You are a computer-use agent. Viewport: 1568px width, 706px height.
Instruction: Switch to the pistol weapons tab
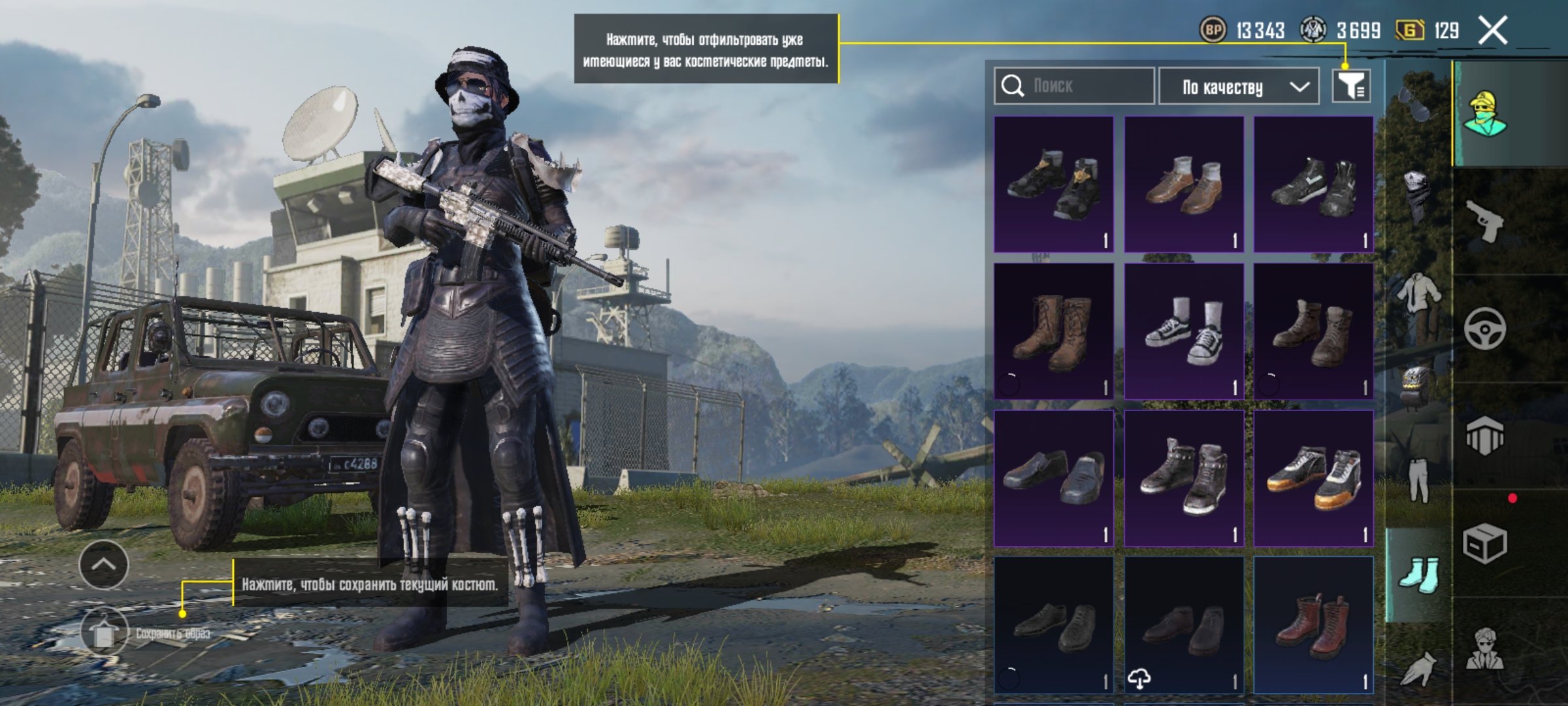pos(1484,221)
